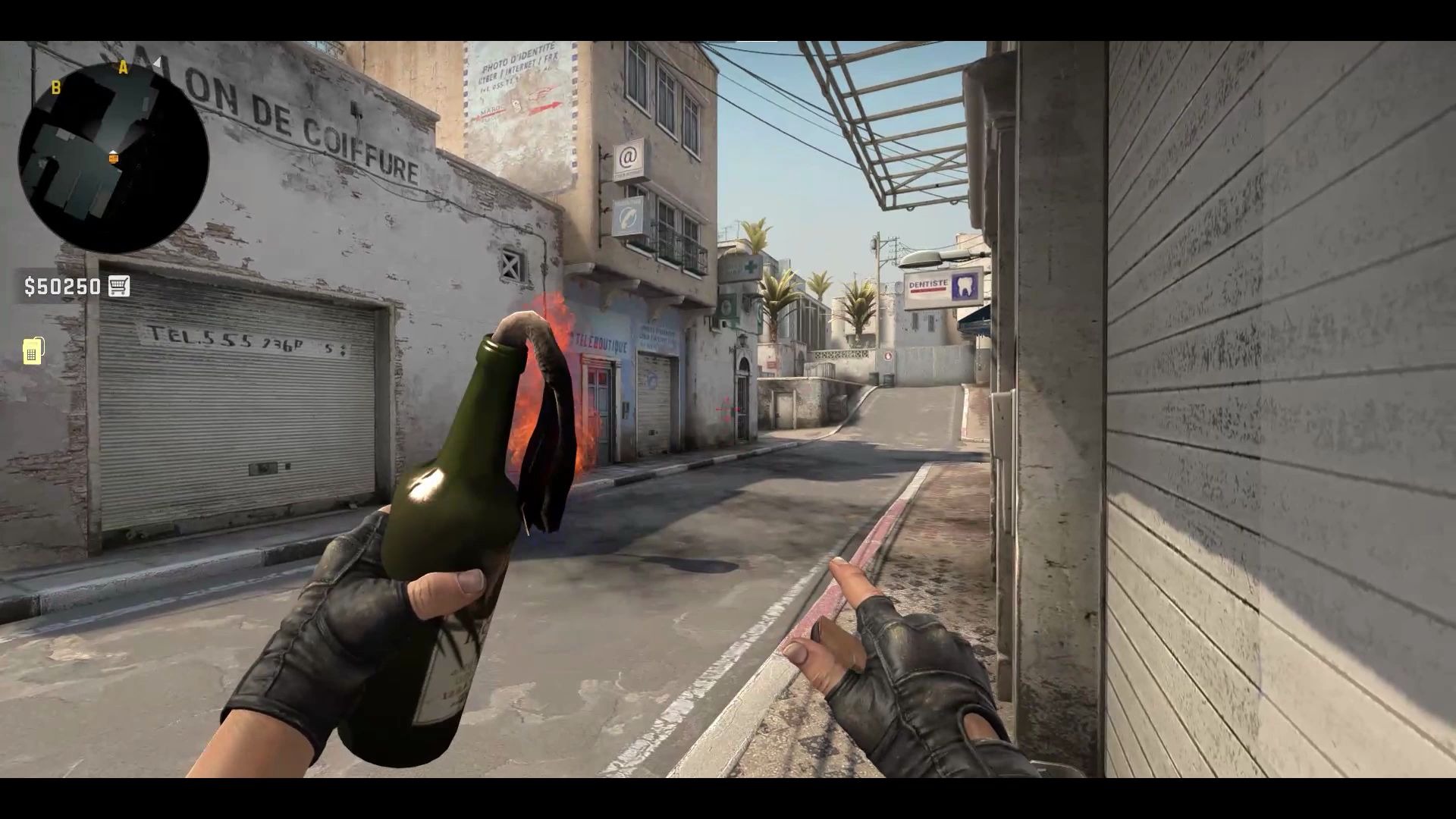Click the orange player arrow on the radar
Viewport: 1456px width, 819px height.
coord(114,158)
